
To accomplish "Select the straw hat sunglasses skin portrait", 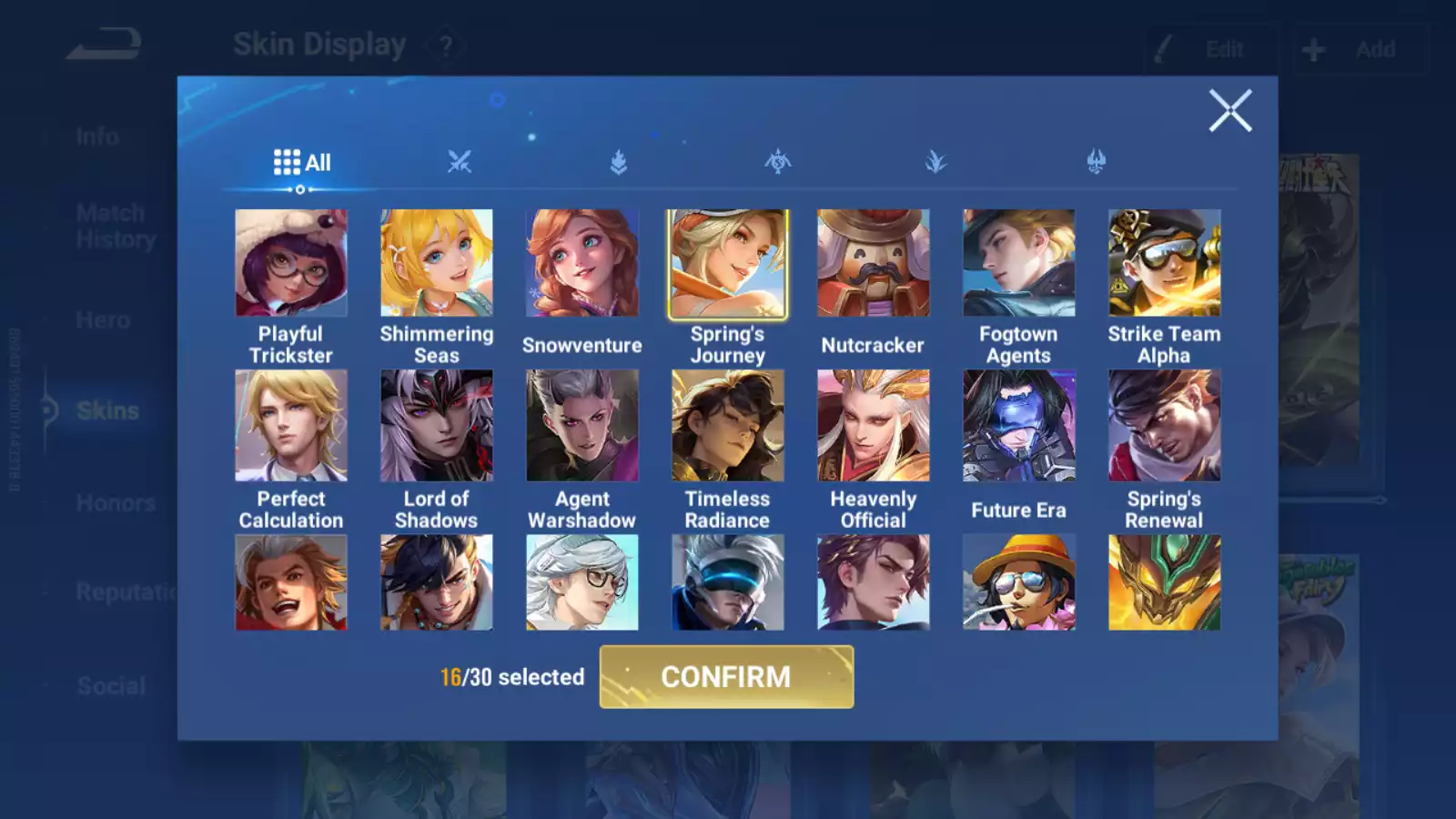I will [1019, 582].
